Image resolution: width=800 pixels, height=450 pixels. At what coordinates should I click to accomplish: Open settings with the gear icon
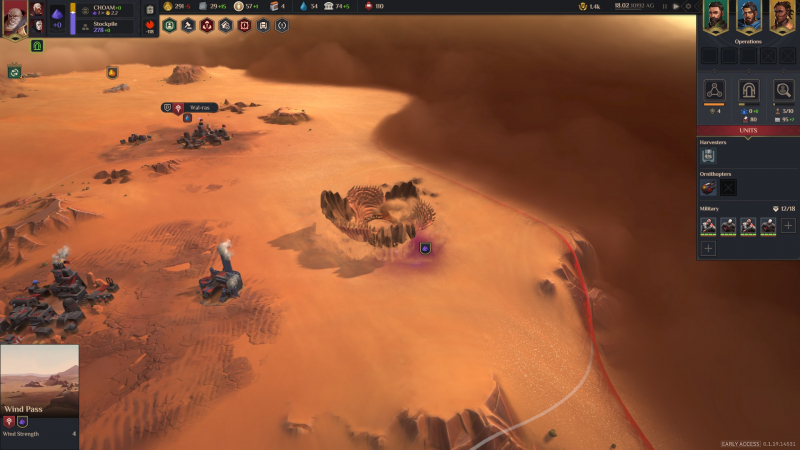tap(687, 7)
